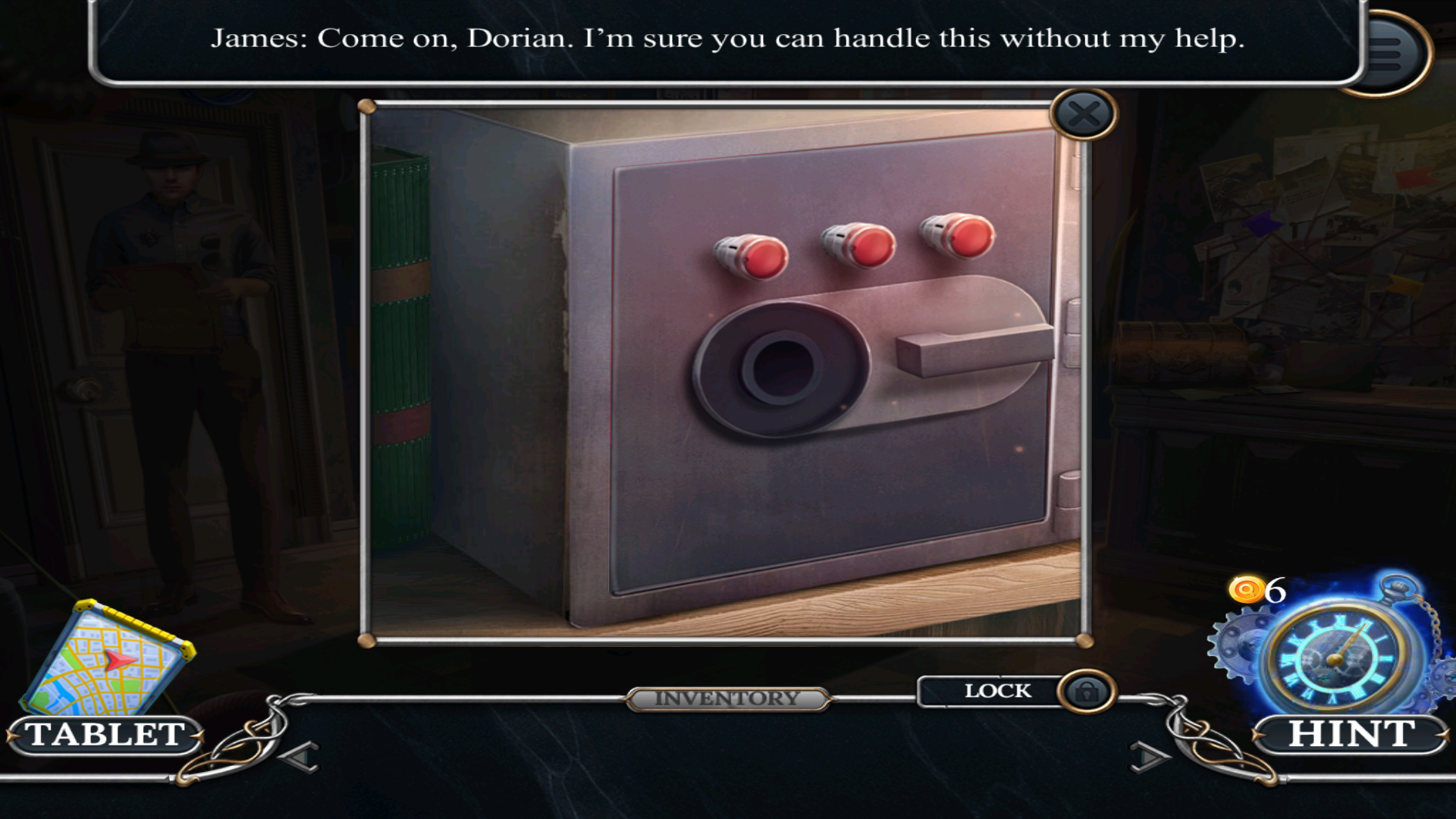Show previous inventory items with left arrow

[300, 756]
